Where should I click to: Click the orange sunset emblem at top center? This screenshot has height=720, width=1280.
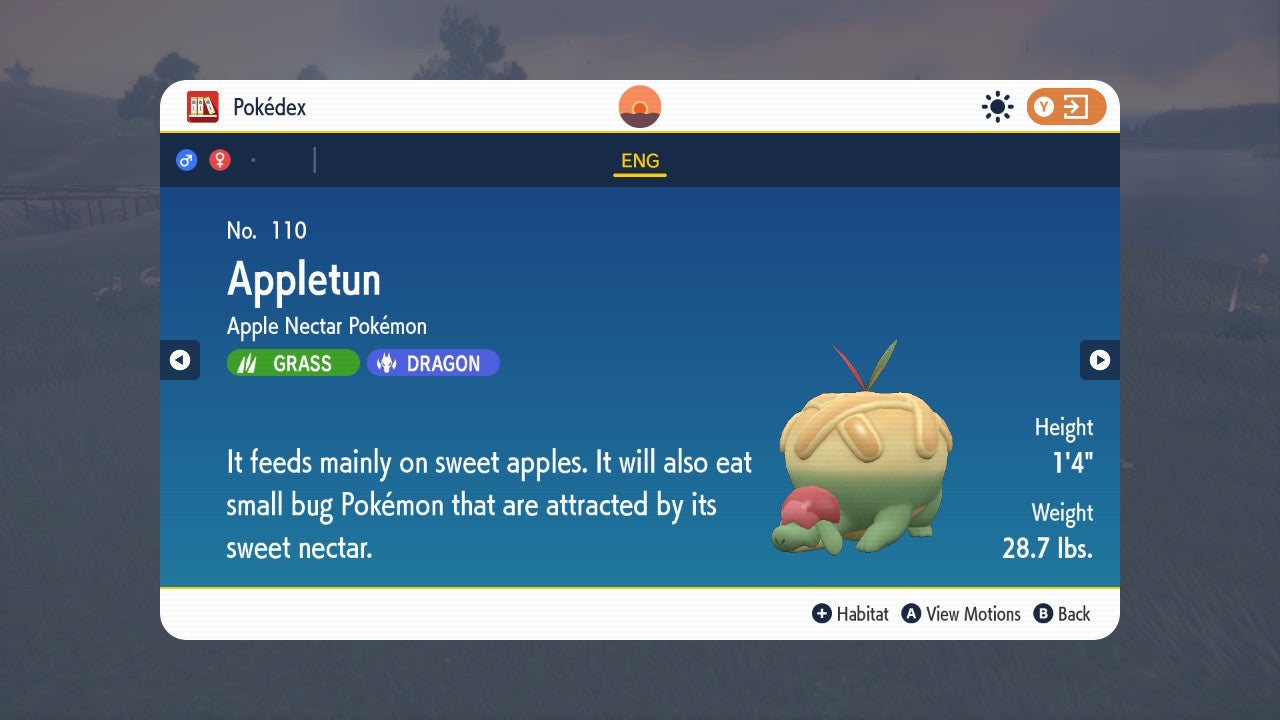(x=639, y=106)
